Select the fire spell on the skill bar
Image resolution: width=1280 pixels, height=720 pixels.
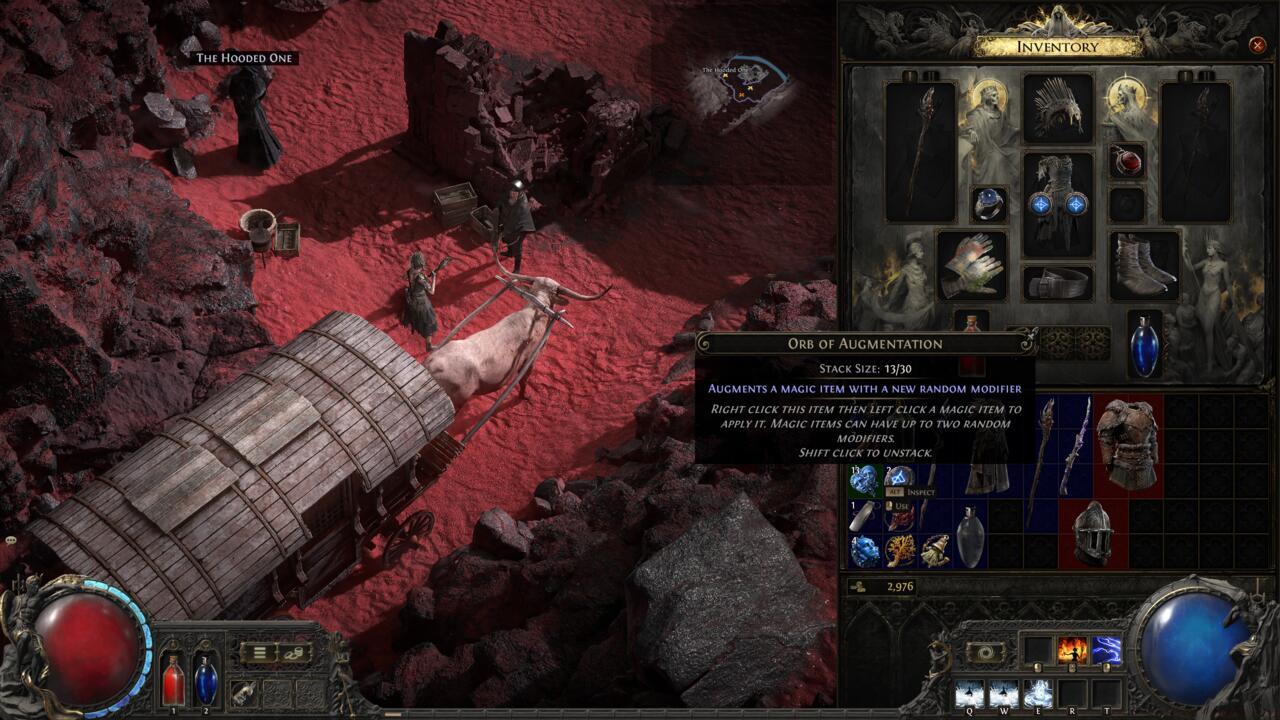click(1071, 648)
